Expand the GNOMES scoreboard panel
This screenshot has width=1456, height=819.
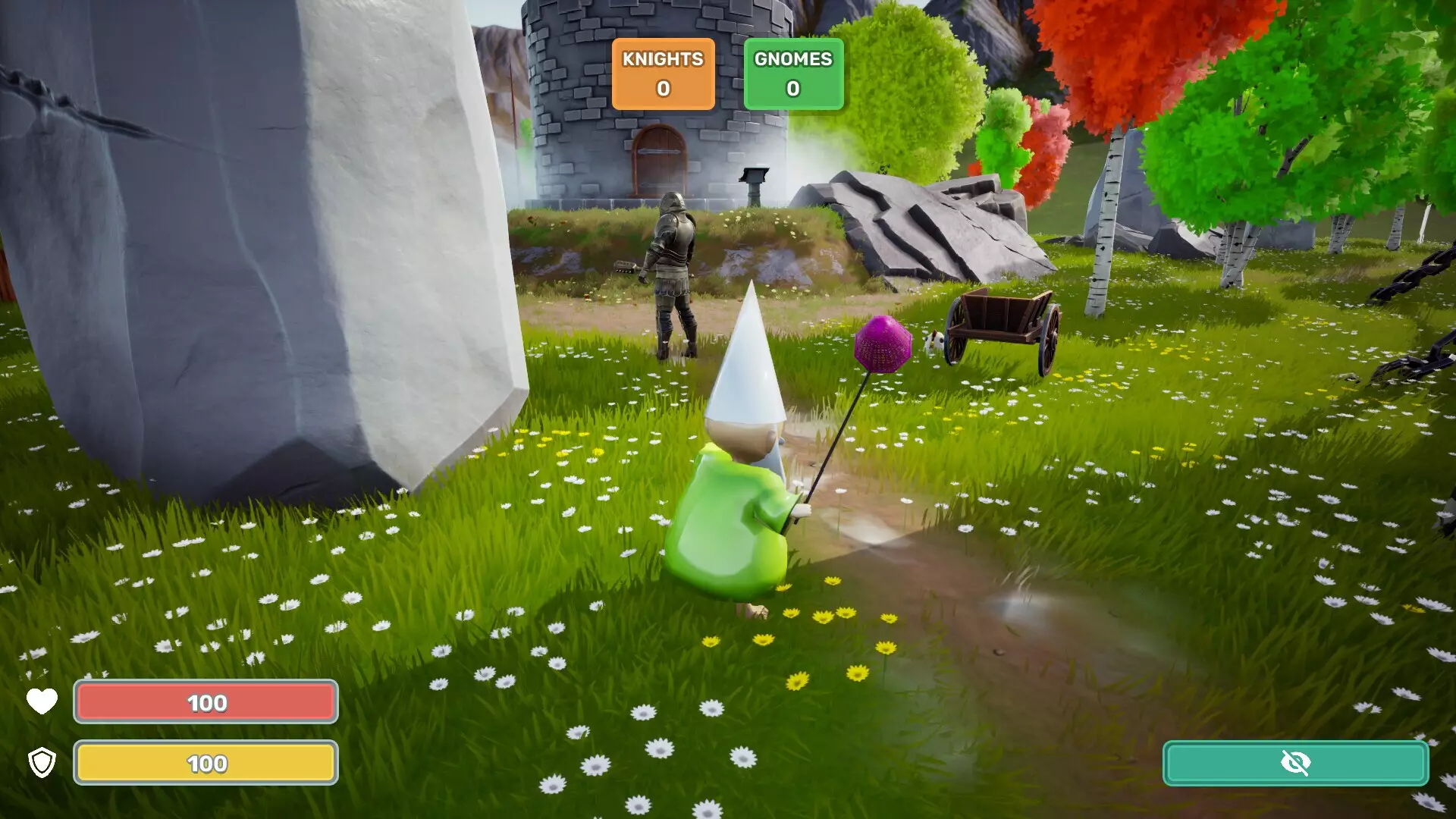coord(793,74)
